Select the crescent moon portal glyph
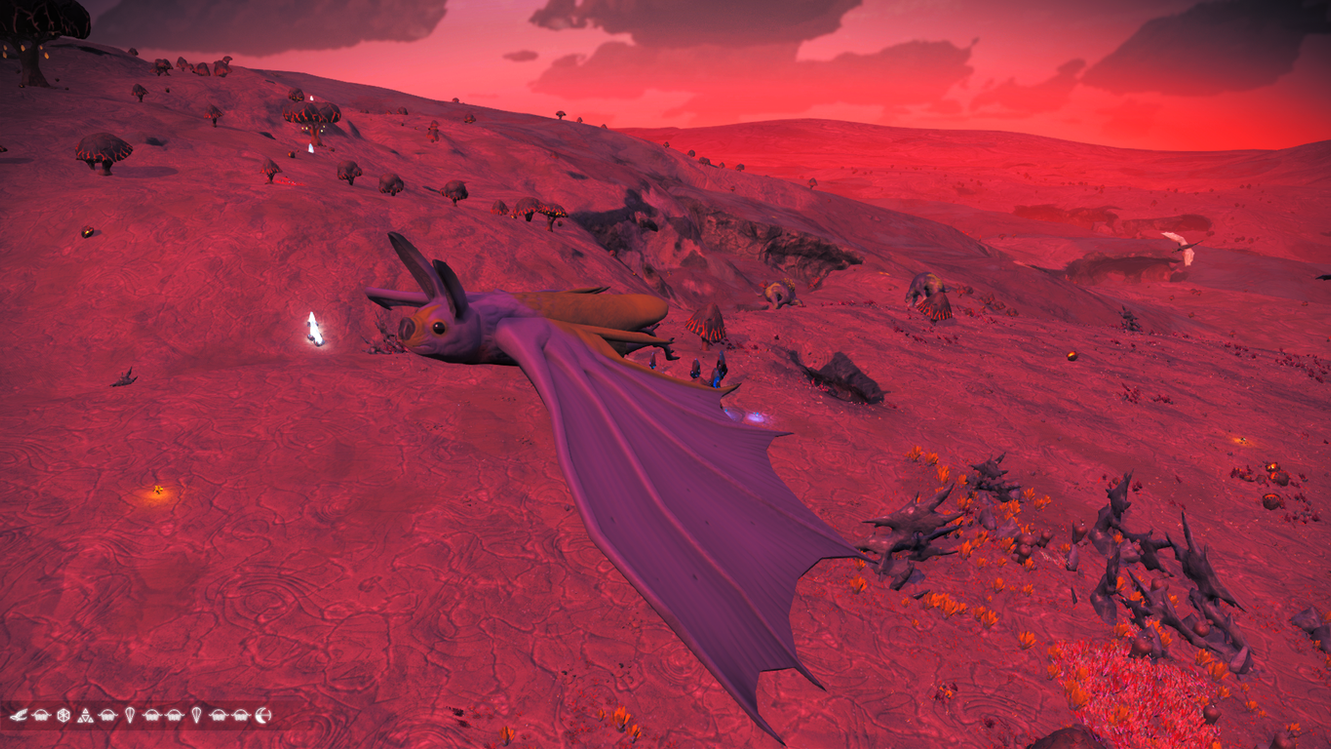This screenshot has height=749, width=1331. [x=264, y=715]
